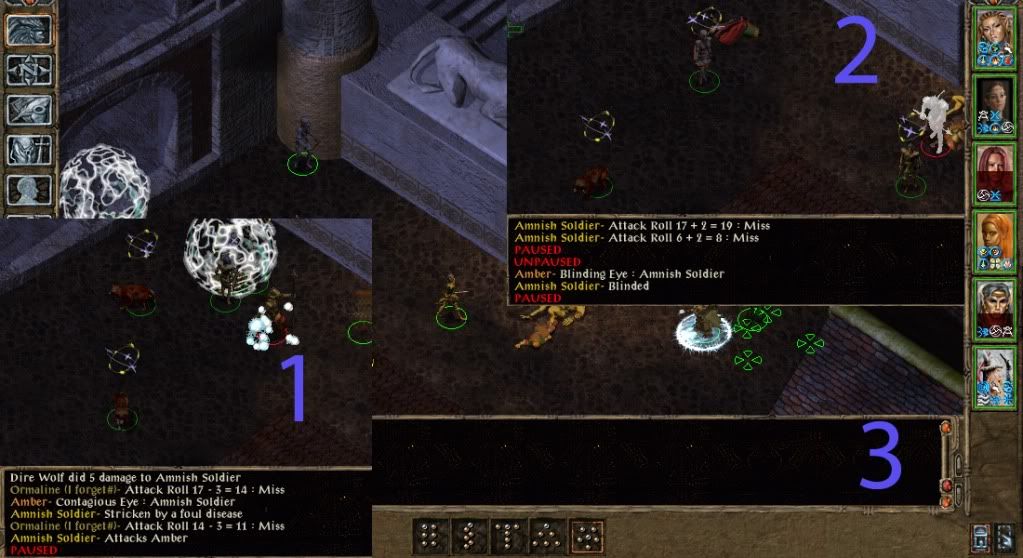The width and height of the screenshot is (1023, 558).
Task: Select the white-bearded wizard portrait
Action: (995, 377)
